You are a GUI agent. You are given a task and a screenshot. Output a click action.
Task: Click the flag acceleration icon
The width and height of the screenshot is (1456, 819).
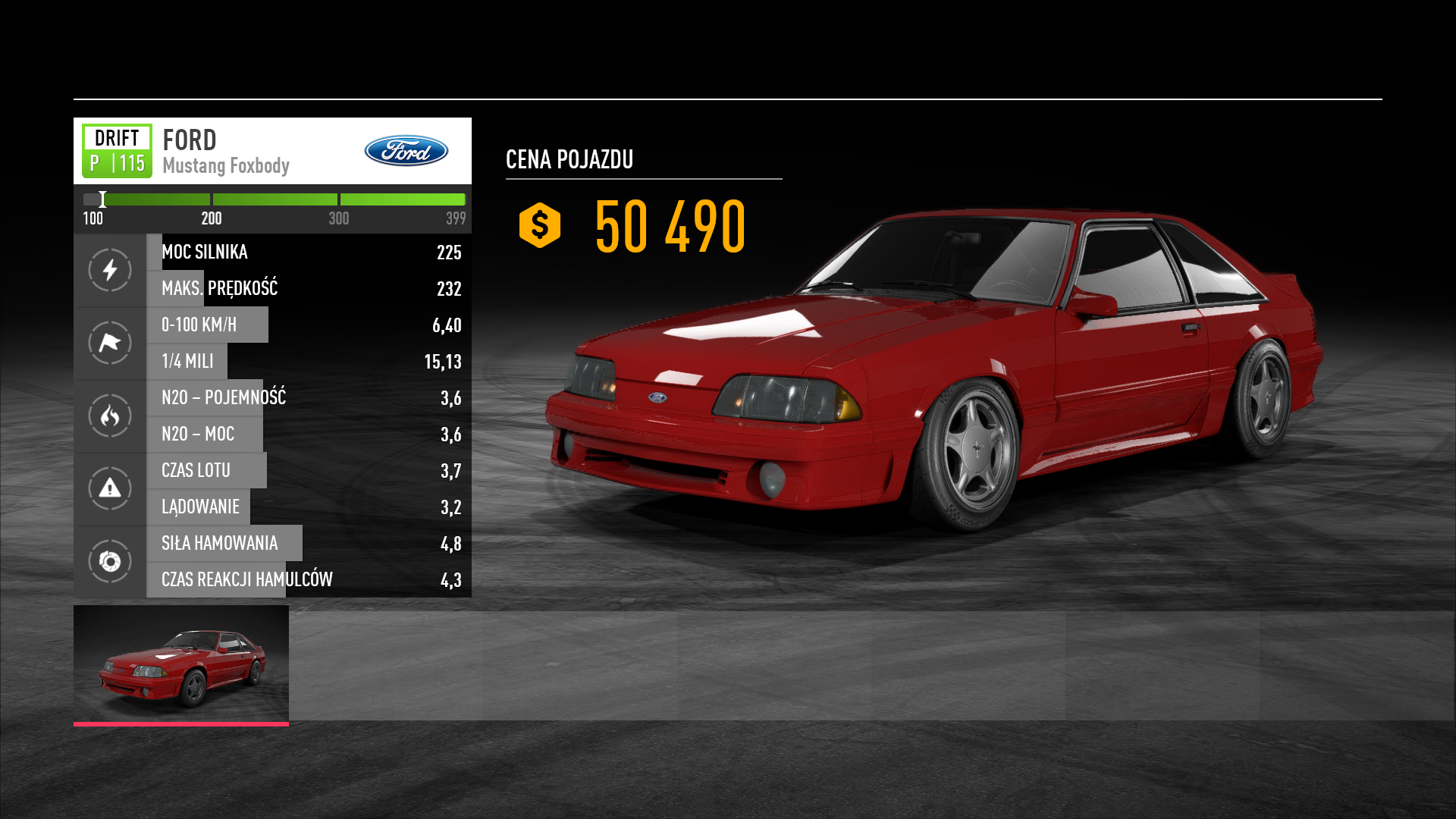[110, 343]
